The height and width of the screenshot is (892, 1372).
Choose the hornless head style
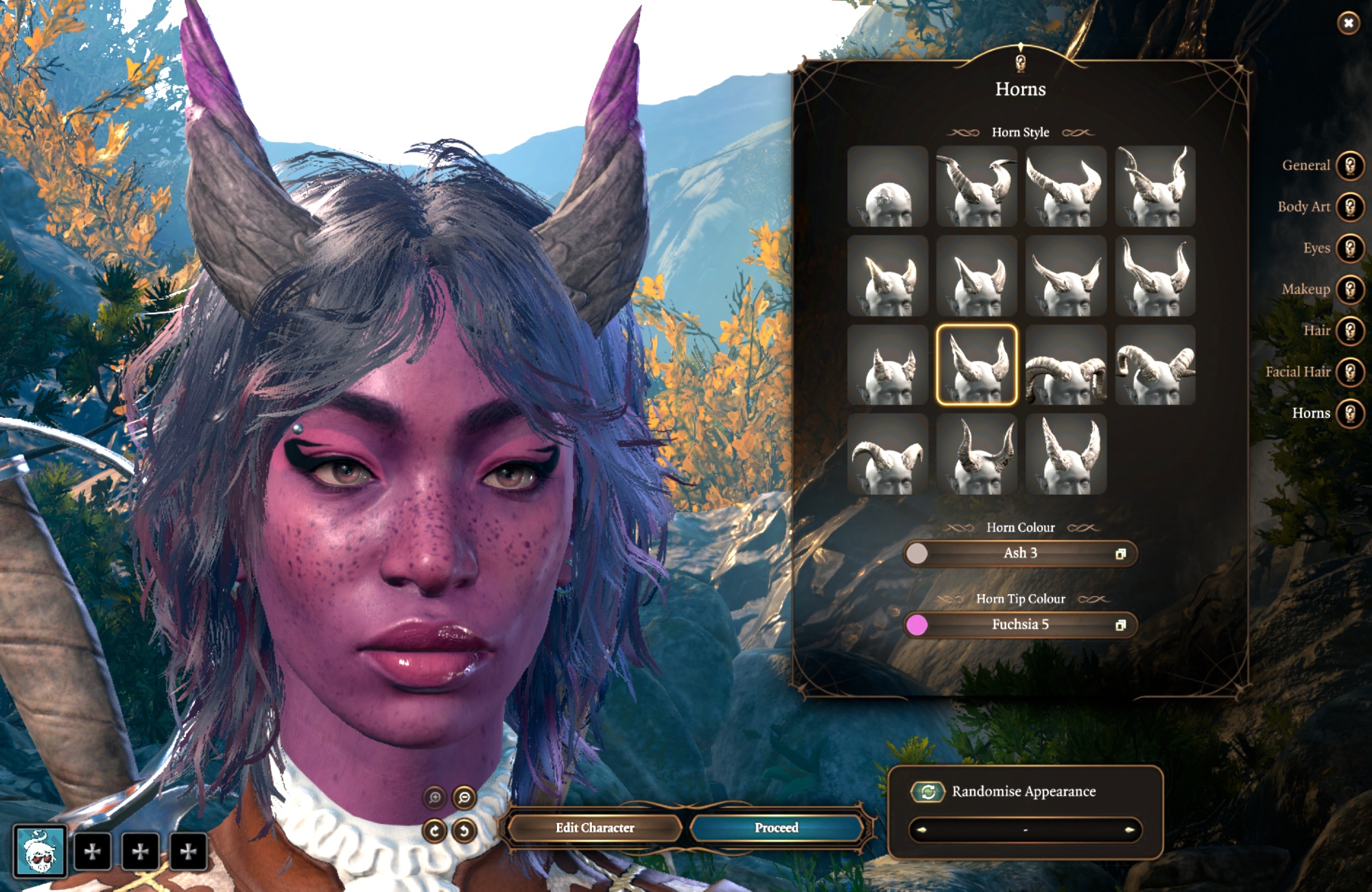887,186
